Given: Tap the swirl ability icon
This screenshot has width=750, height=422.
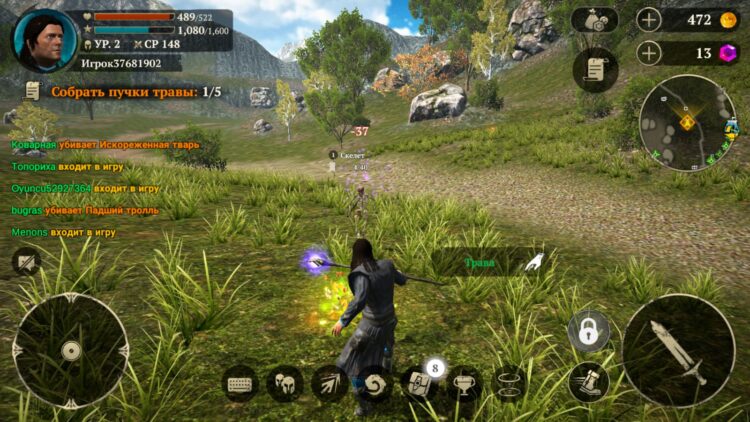Looking at the screenshot, I should click(375, 384).
